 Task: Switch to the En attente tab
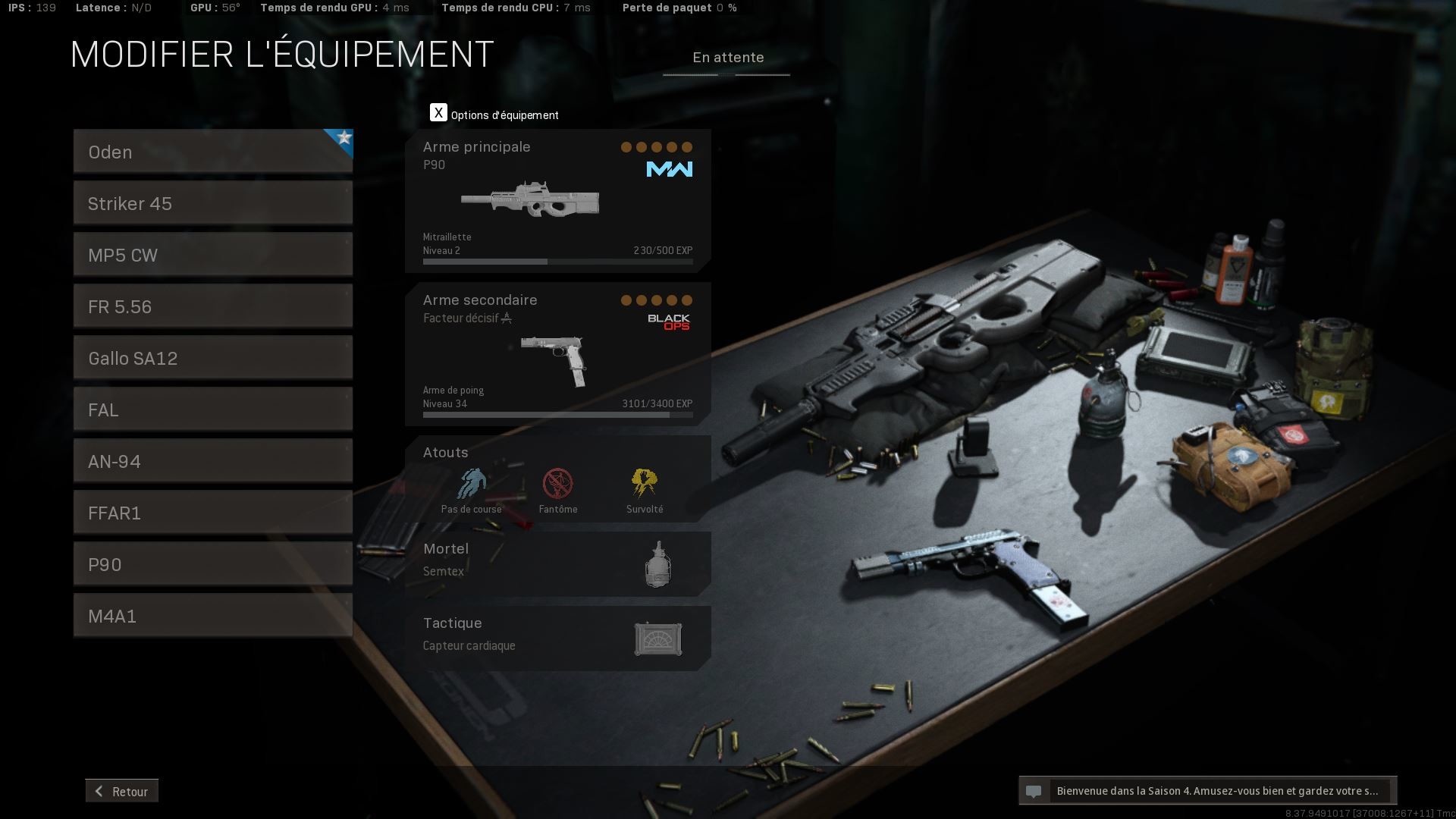[726, 57]
